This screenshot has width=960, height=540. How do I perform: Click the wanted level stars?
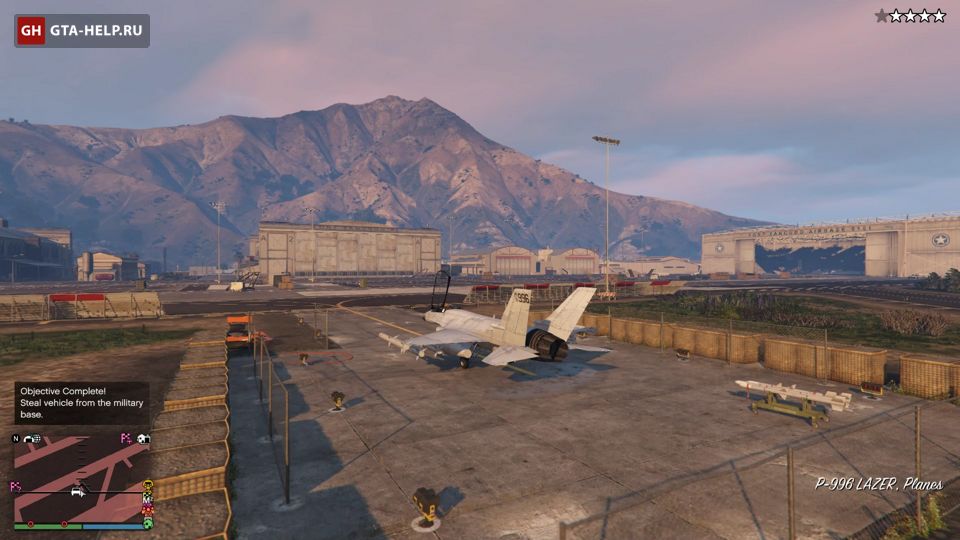point(909,16)
